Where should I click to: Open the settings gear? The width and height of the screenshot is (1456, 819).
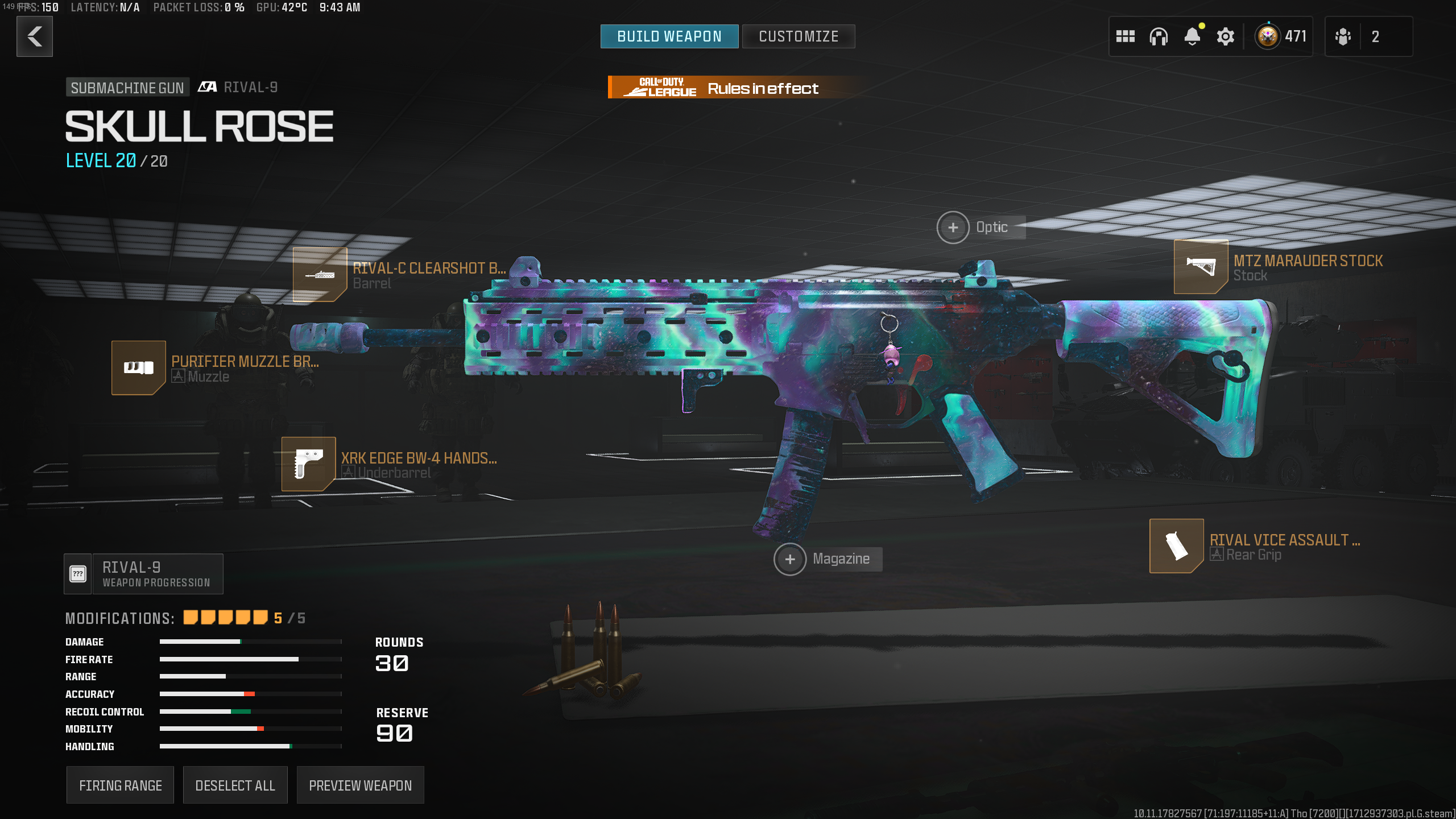point(1225,37)
